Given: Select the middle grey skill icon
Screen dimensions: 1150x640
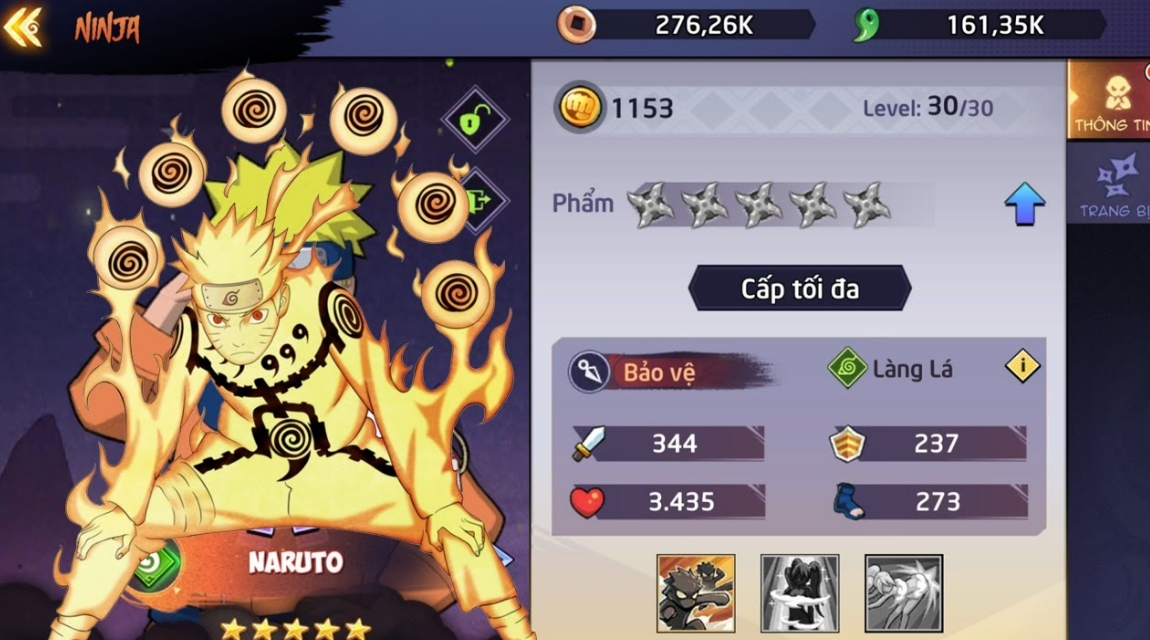Looking at the screenshot, I should point(799,593).
